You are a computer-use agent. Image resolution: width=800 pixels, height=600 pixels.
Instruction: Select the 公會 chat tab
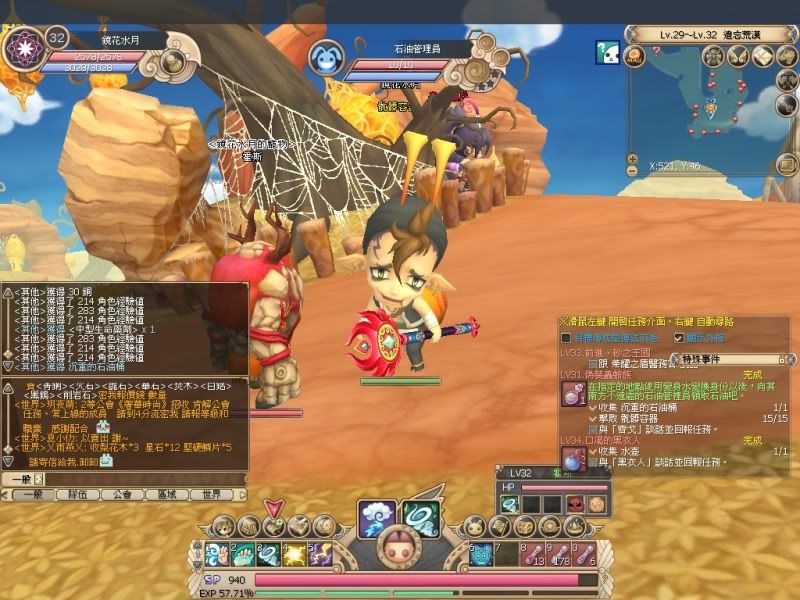(x=123, y=494)
